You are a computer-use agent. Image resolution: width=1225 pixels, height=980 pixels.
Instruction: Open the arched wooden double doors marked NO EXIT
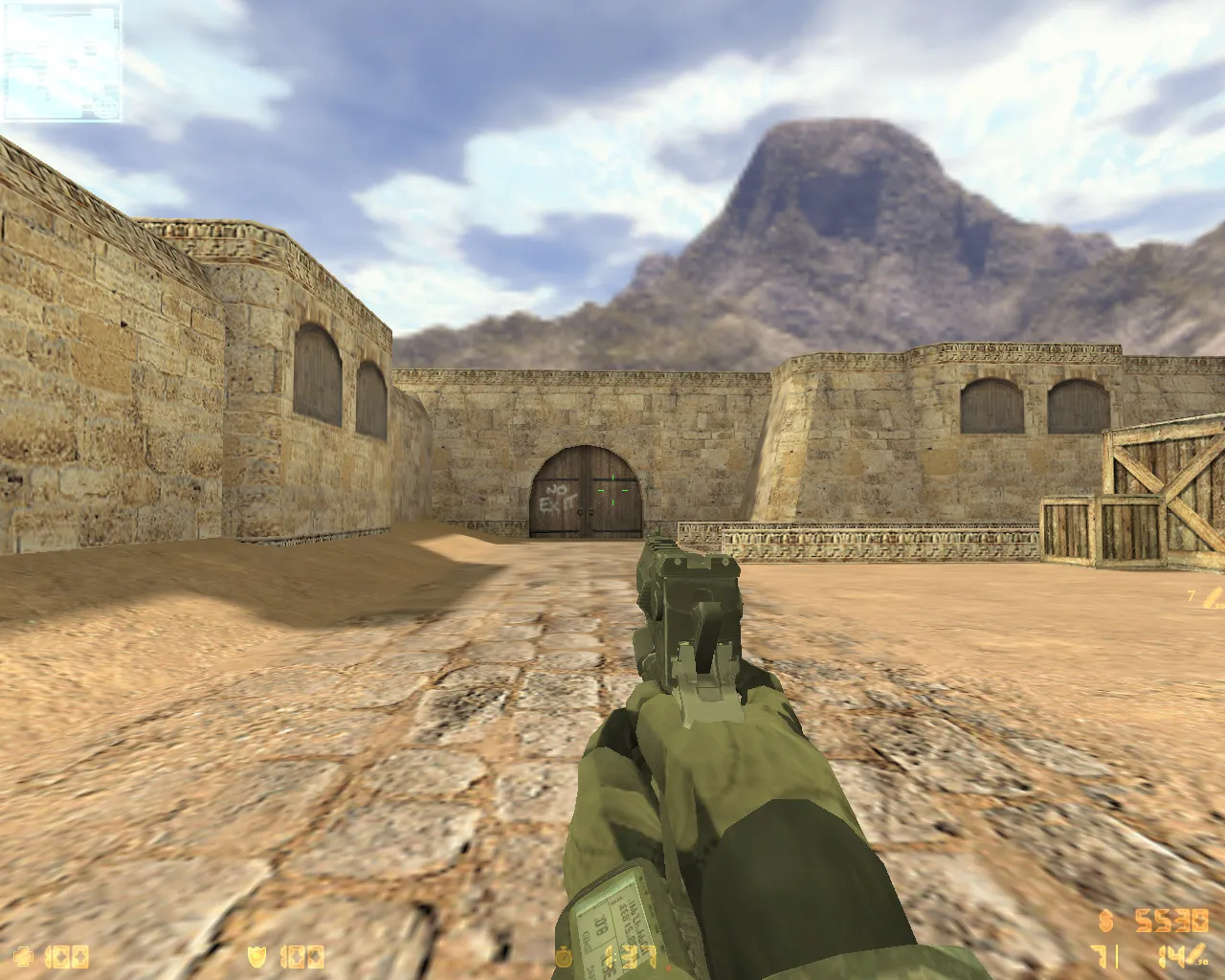[x=582, y=488]
